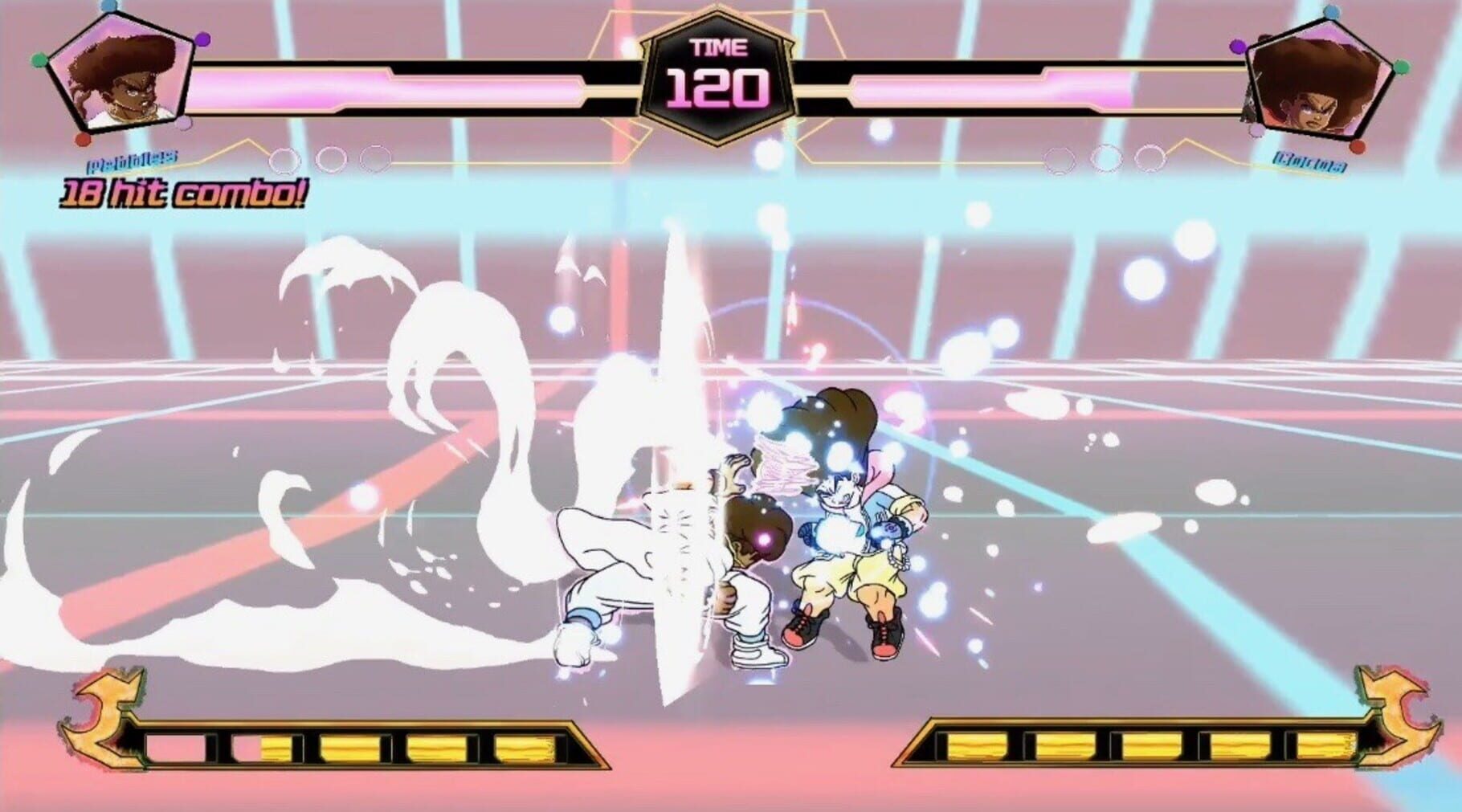
Task: Click the blue dot on Cairo's portrait frame
Action: pyautogui.click(x=1332, y=12)
